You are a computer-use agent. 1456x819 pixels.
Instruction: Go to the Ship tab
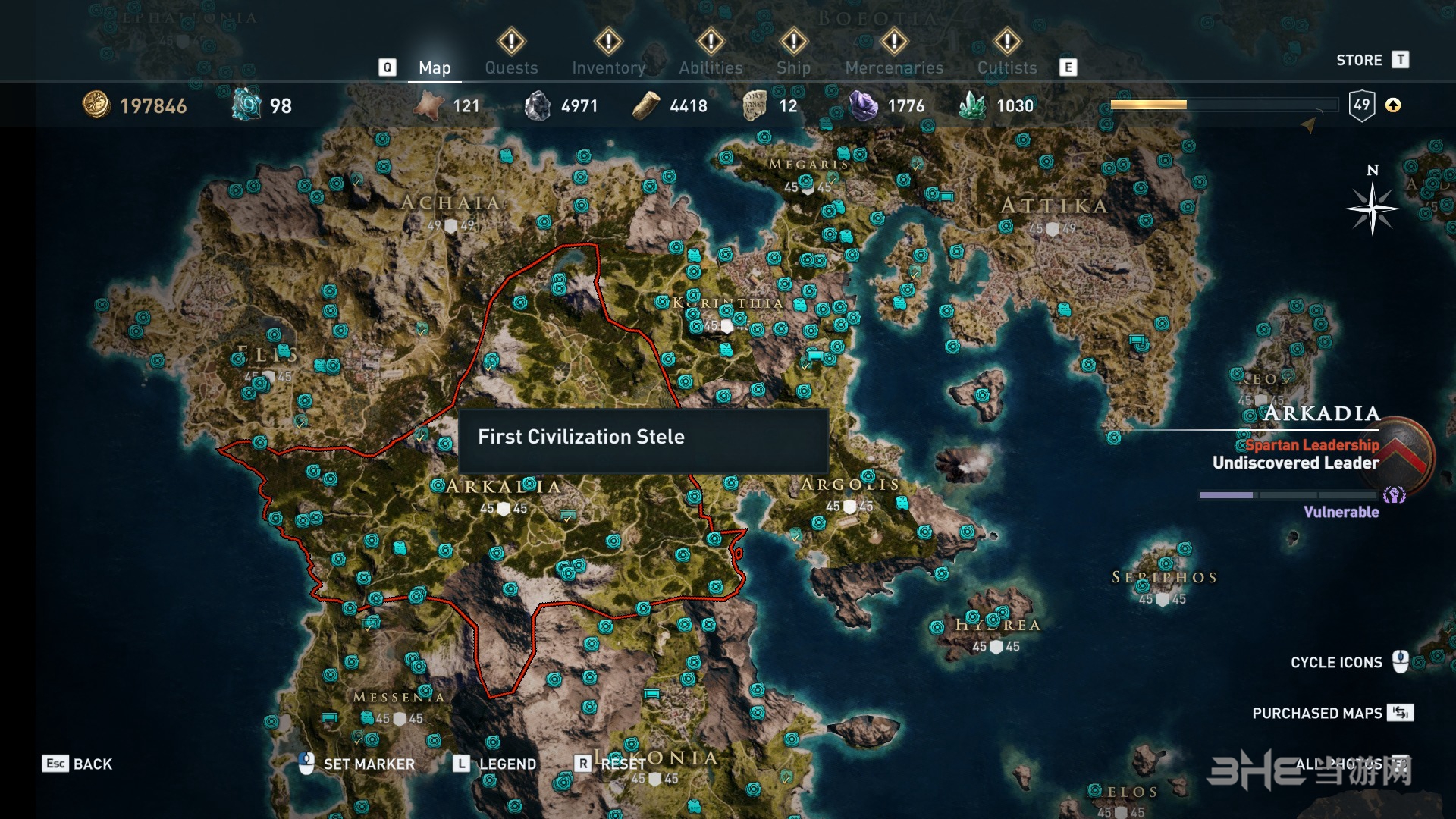[793, 67]
